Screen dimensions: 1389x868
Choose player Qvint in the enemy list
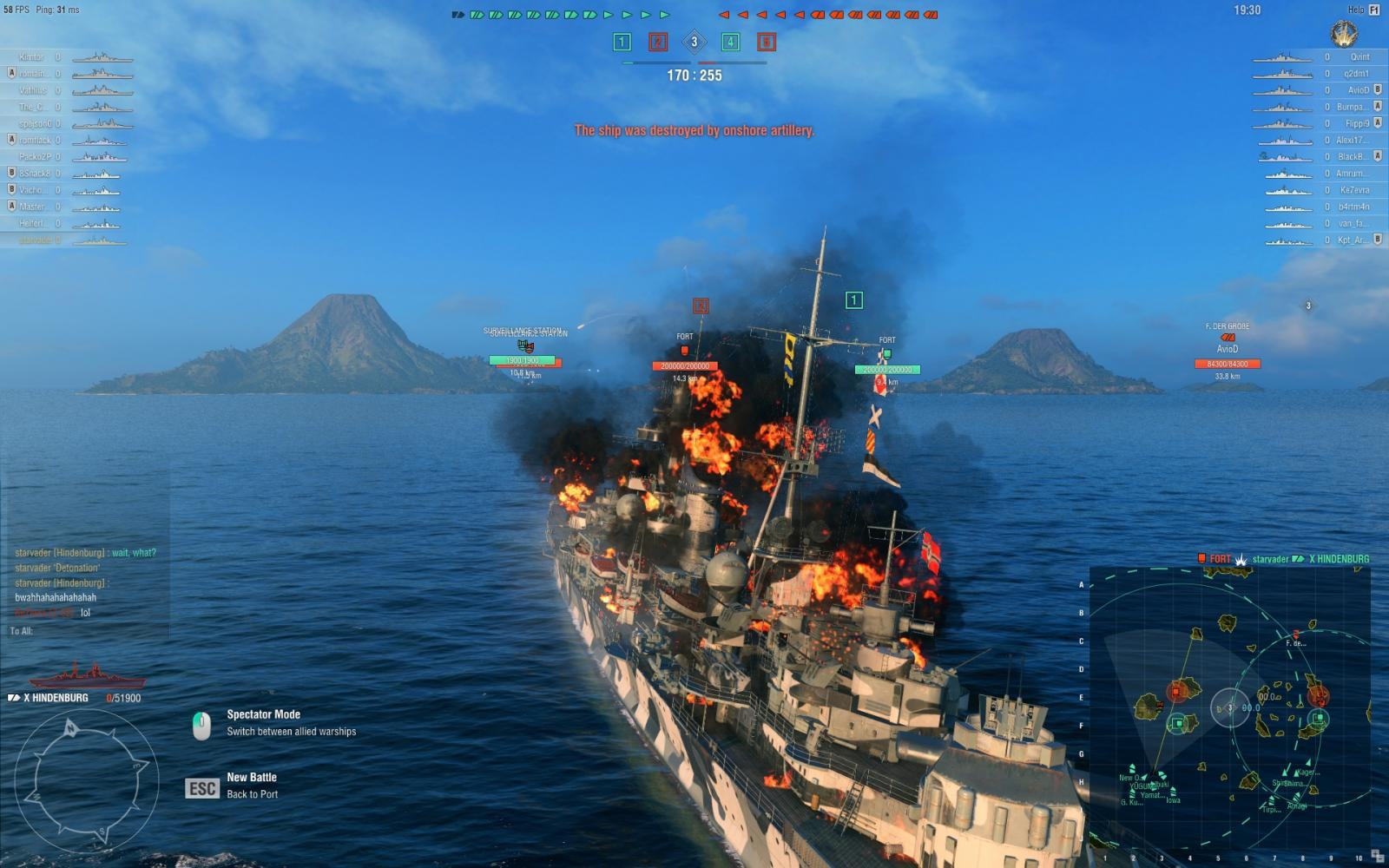tap(1359, 57)
